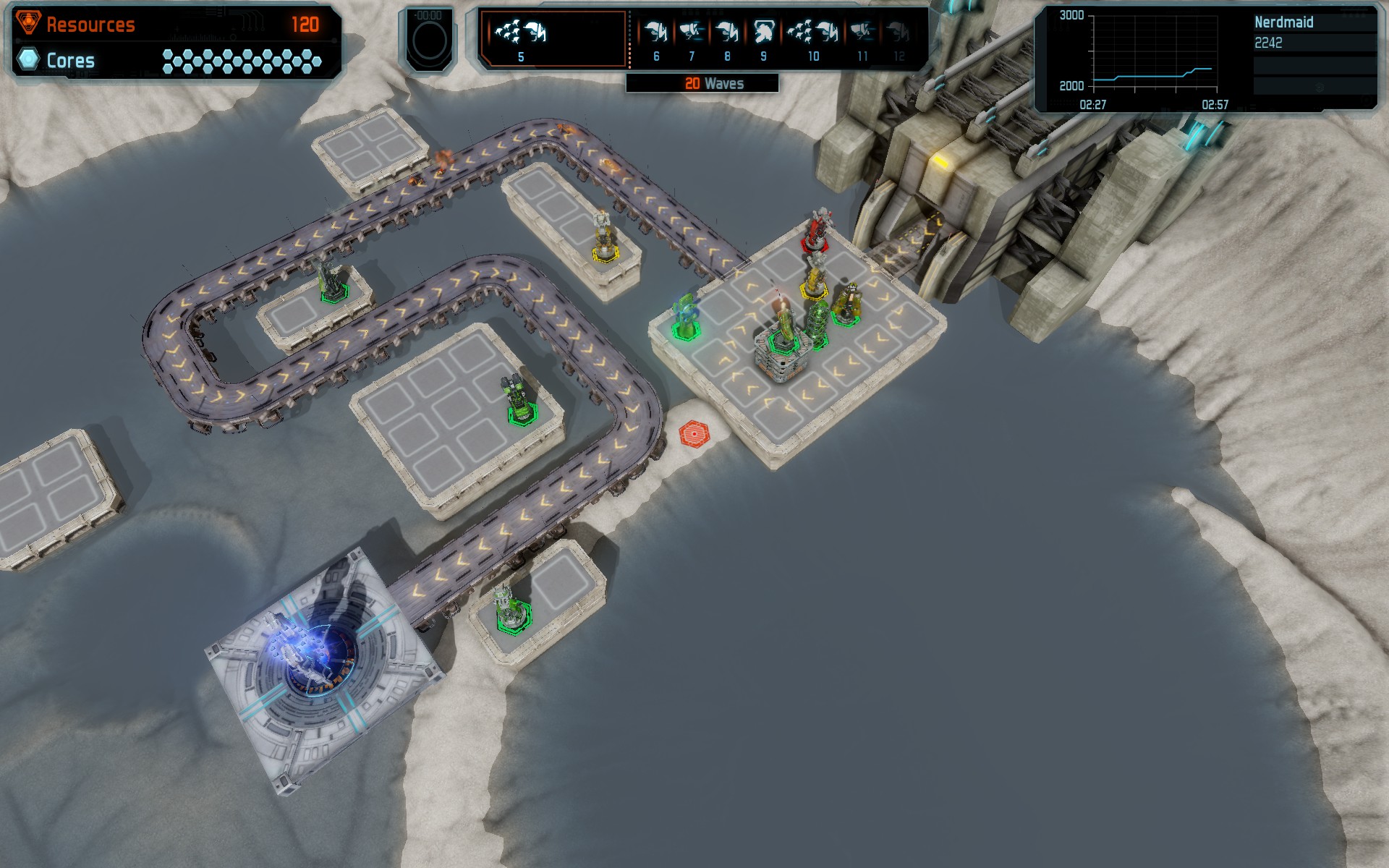Click the wave 7 enemy icon
The height and width of the screenshot is (868, 1389).
pyautogui.click(x=692, y=33)
